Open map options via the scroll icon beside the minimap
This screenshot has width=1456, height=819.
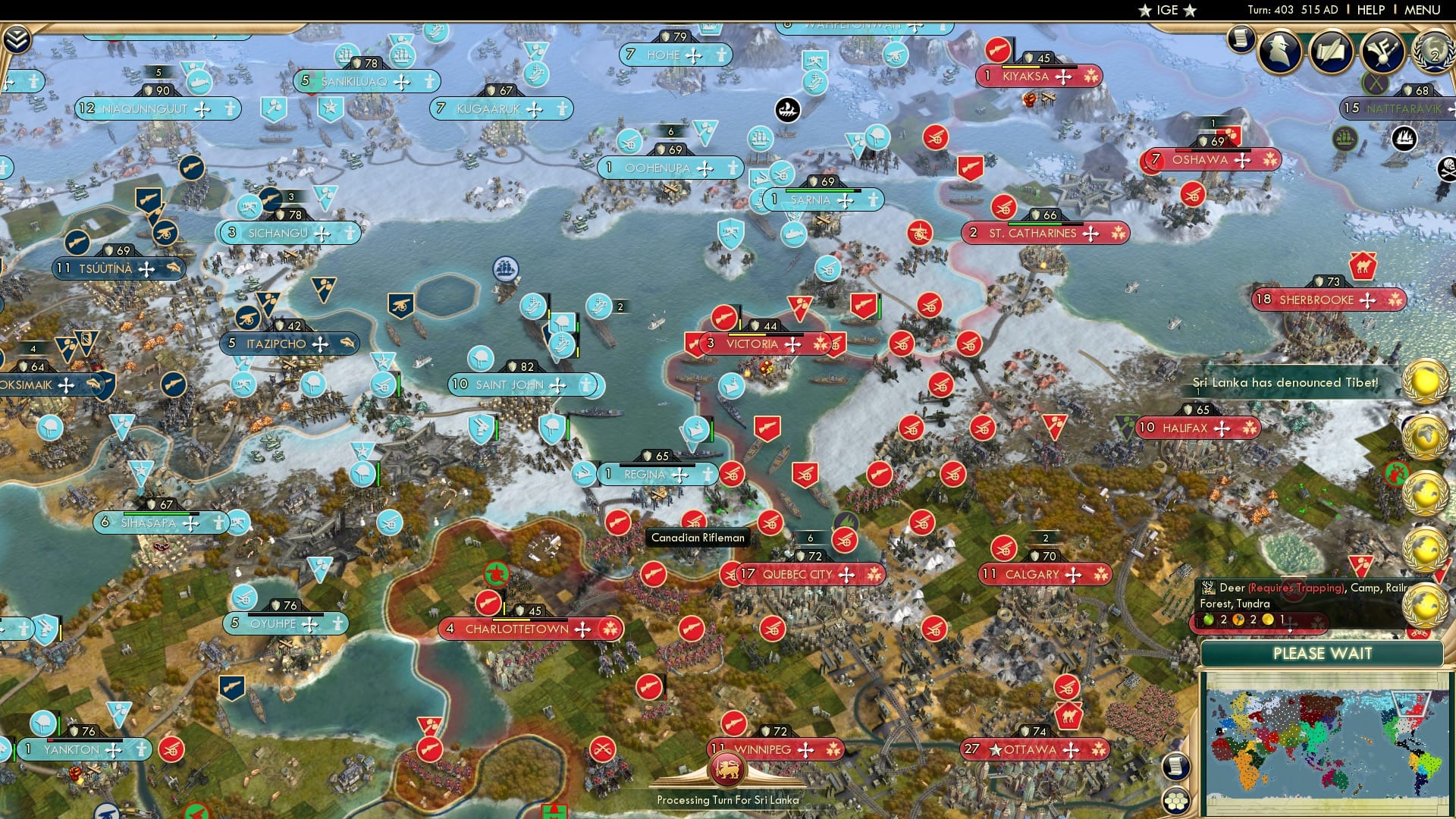(x=1175, y=768)
